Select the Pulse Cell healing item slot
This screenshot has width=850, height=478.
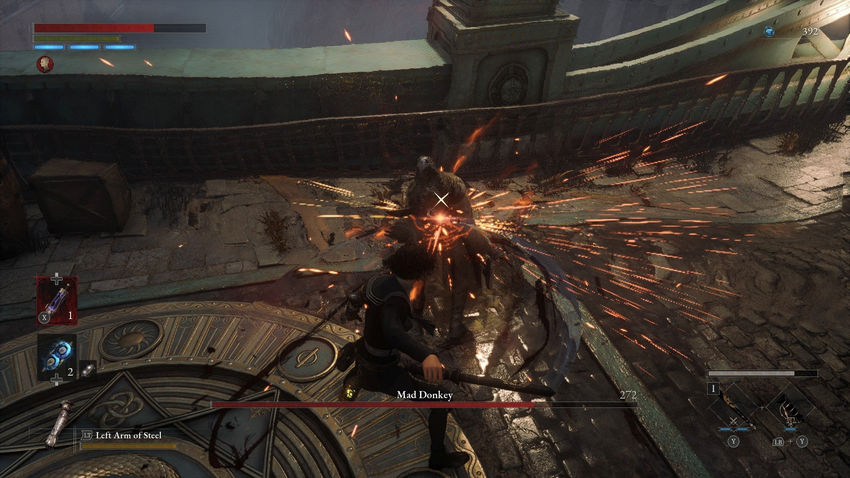[x=56, y=299]
